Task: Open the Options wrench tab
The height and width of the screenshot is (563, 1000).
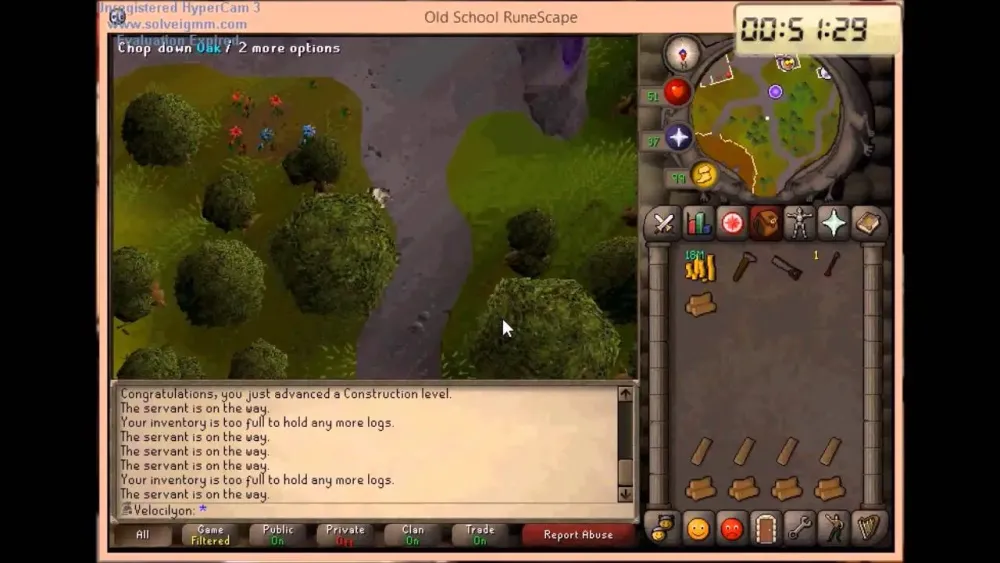Action: 799,527
